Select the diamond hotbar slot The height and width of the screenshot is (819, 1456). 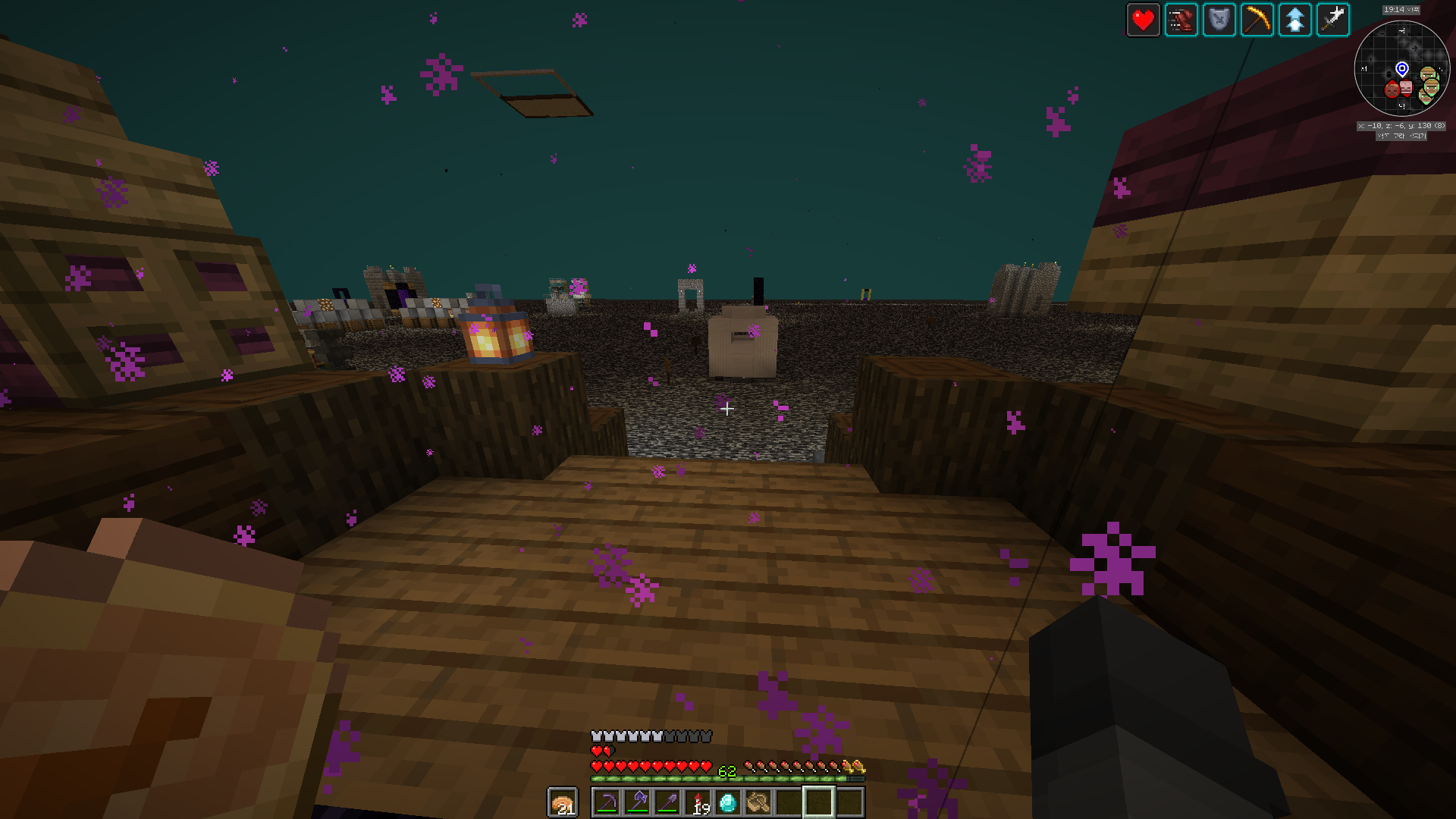728,802
